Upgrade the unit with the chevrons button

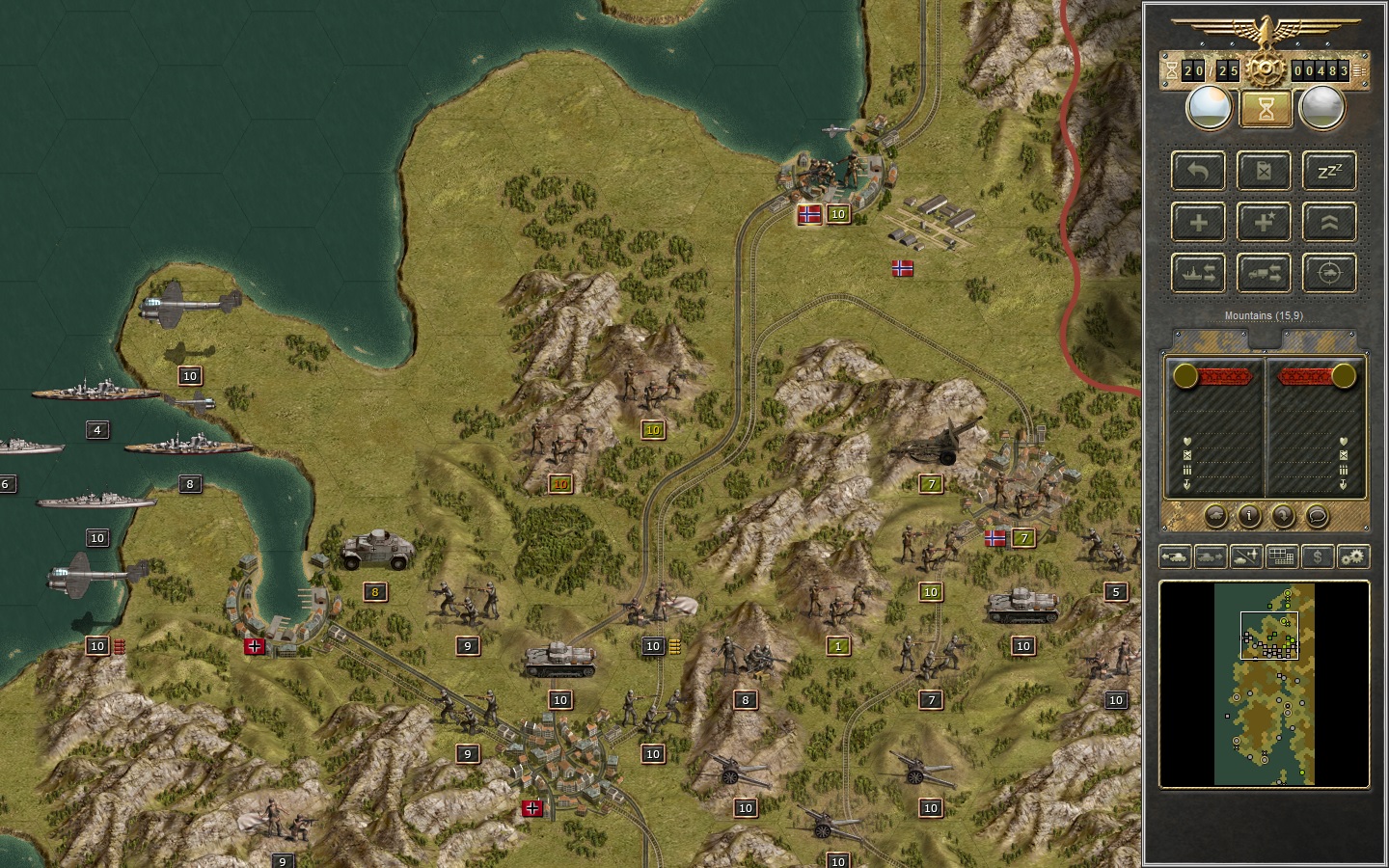tap(1329, 223)
